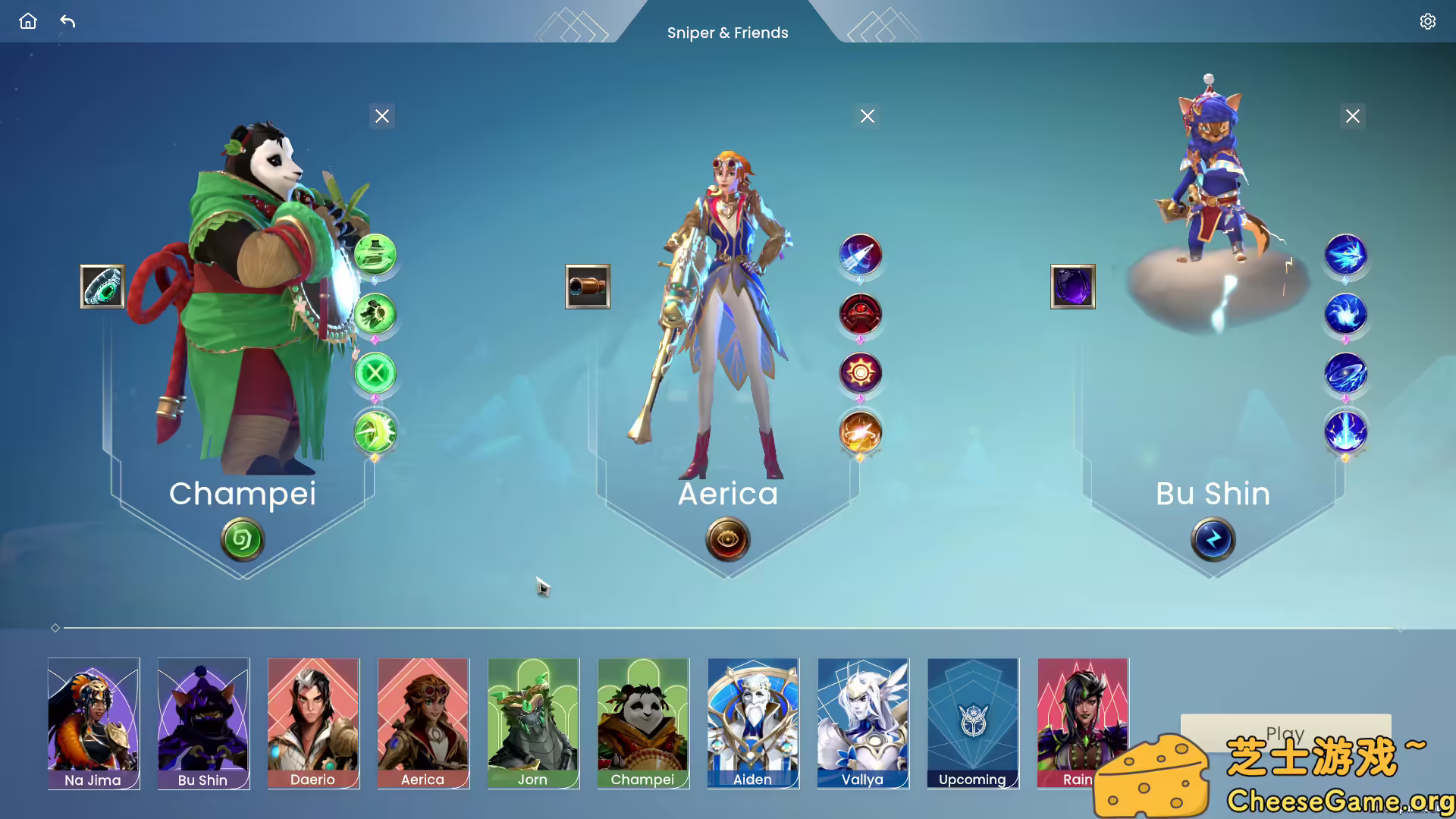
Task: Remove Champei with the X button
Action: [x=381, y=116]
